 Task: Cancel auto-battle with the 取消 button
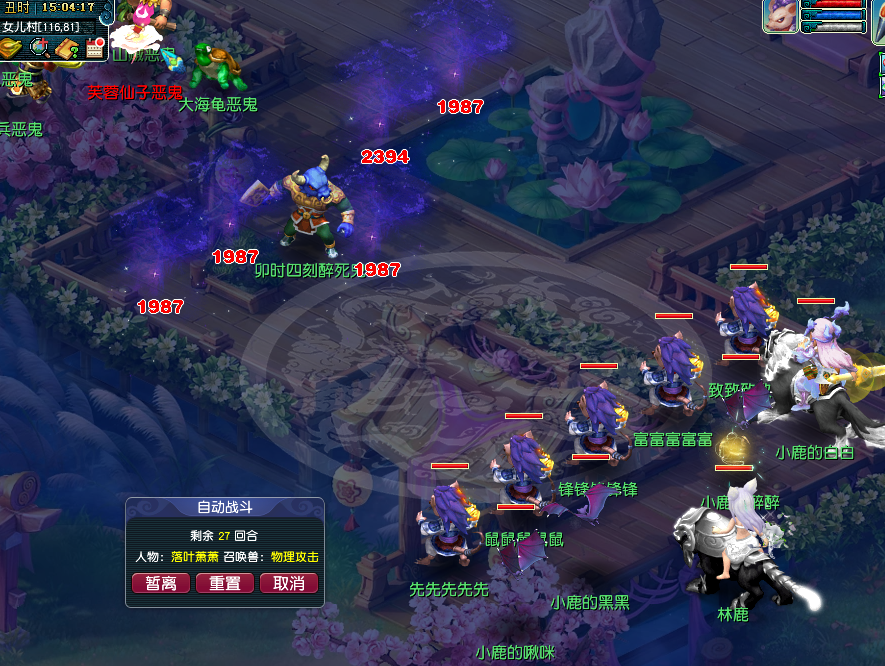pos(289,583)
